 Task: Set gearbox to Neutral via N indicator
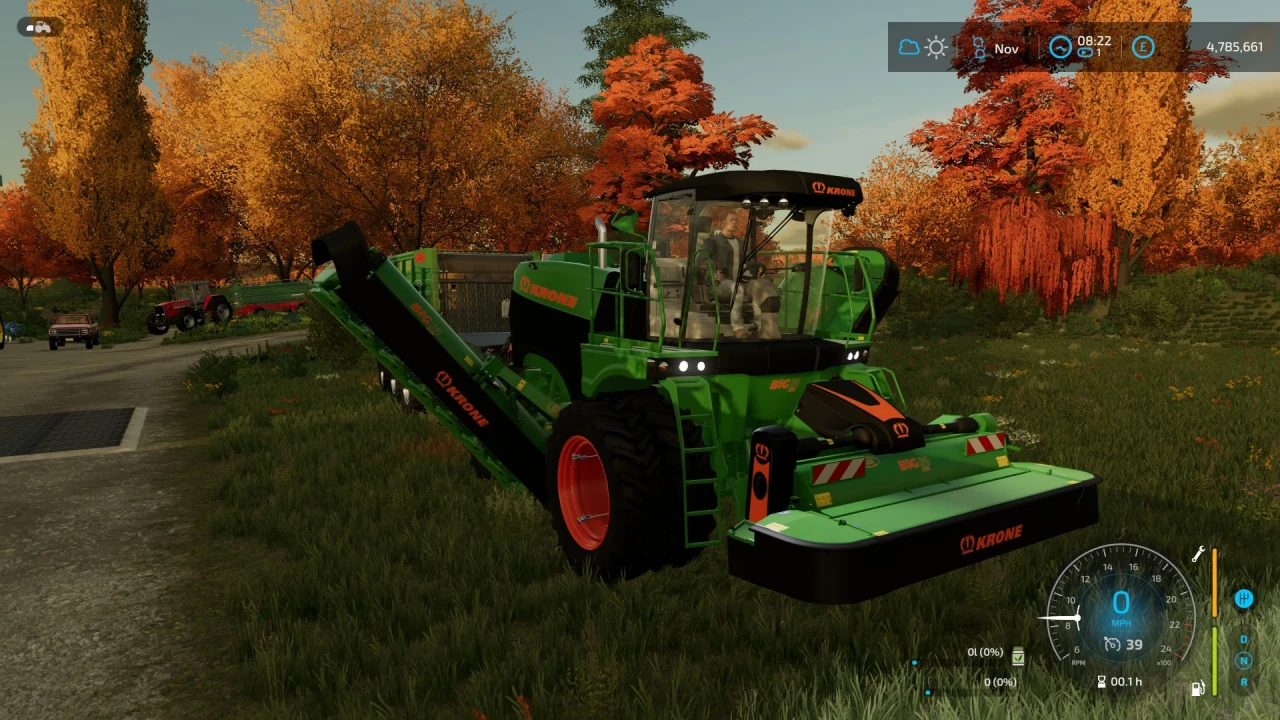(x=1243, y=661)
